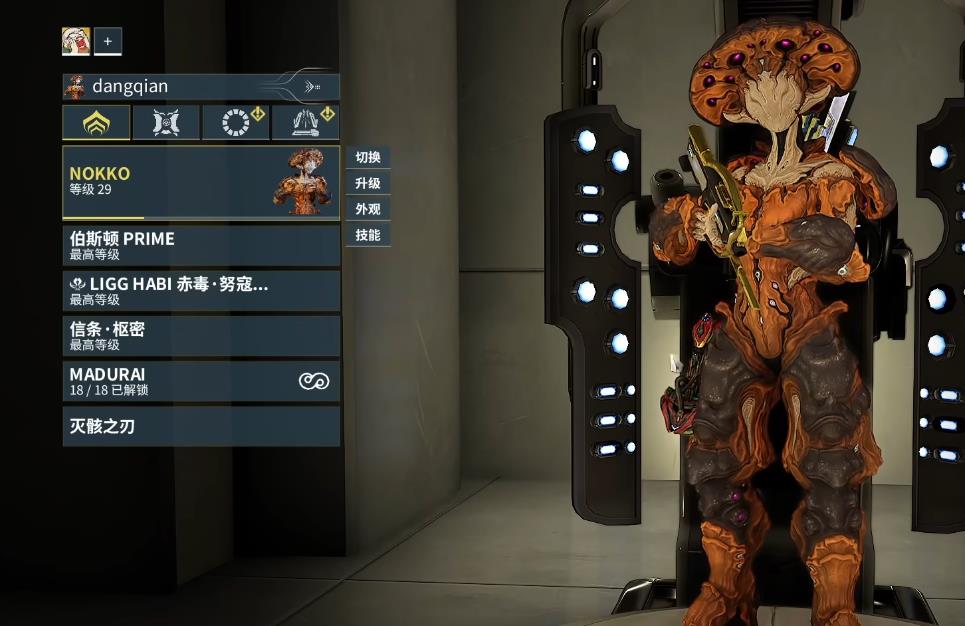
Task: Open the MADURAI focus school slot
Action: (201, 381)
